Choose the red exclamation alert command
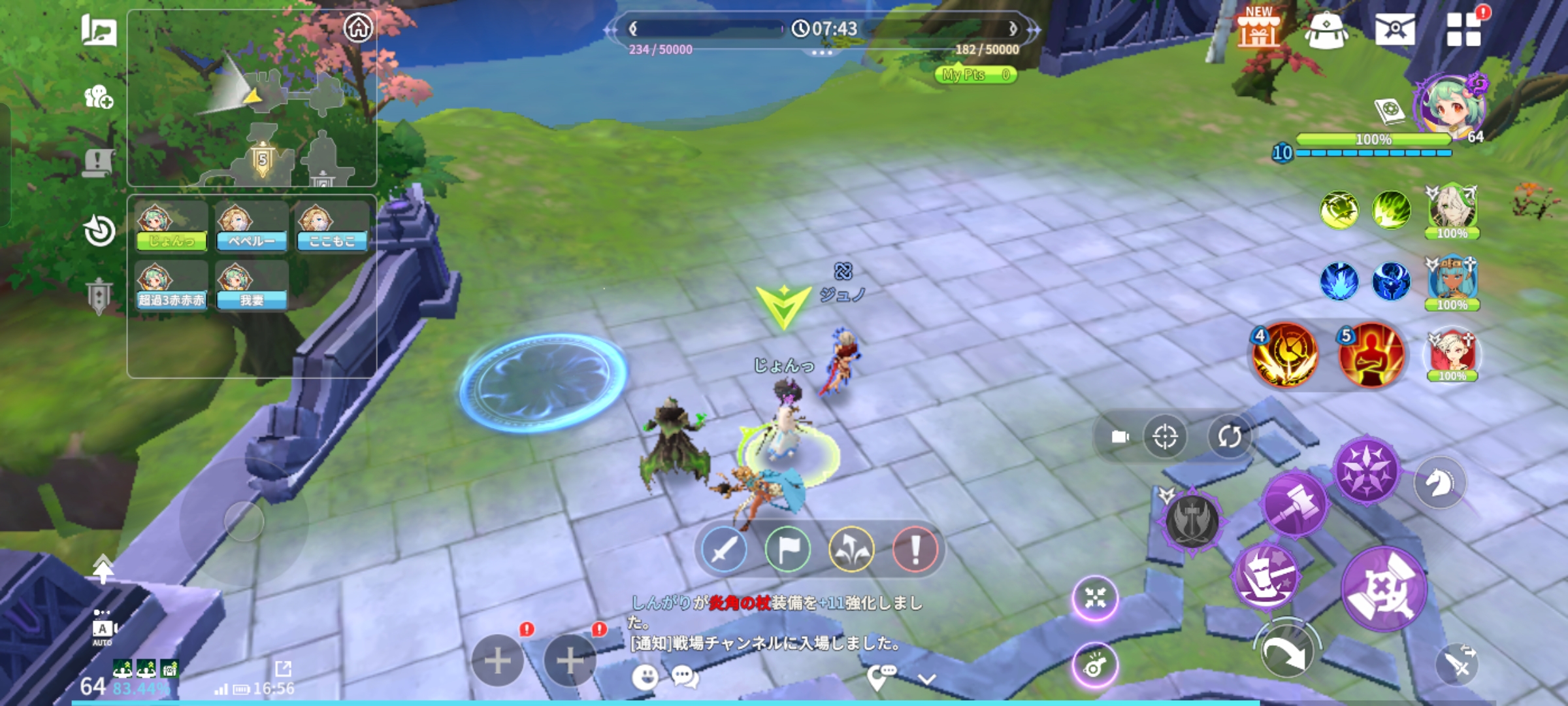 915,549
